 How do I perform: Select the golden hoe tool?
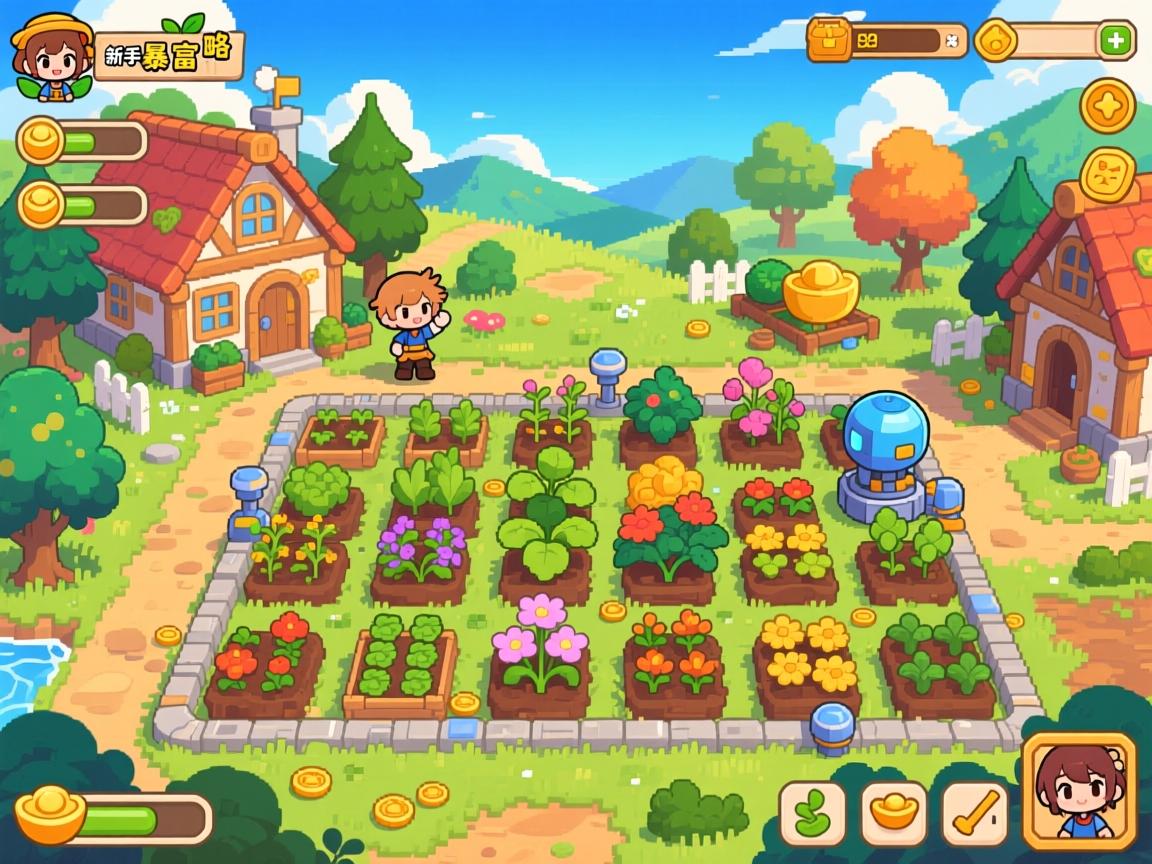coord(974,814)
